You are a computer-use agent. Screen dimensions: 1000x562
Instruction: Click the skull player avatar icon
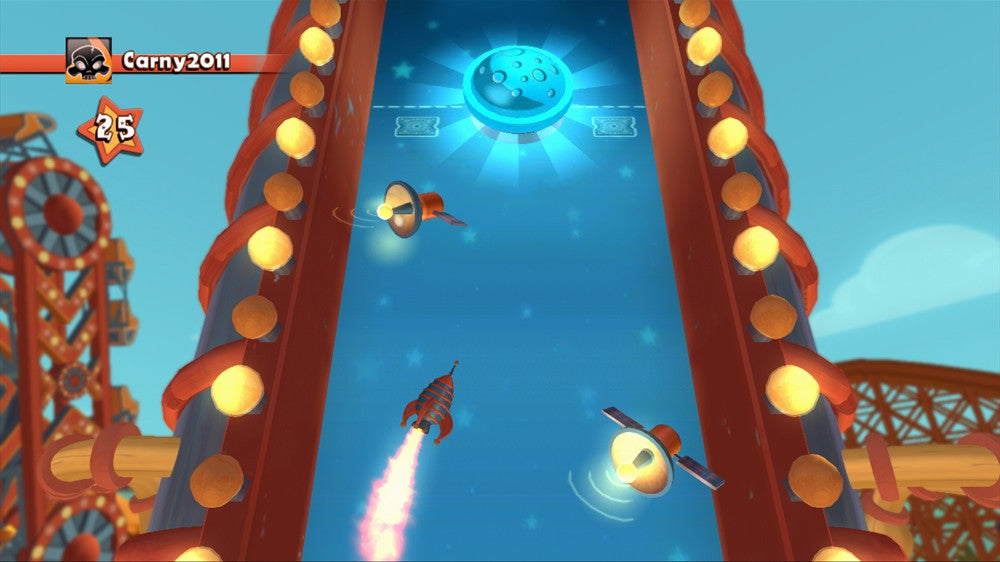(x=88, y=61)
